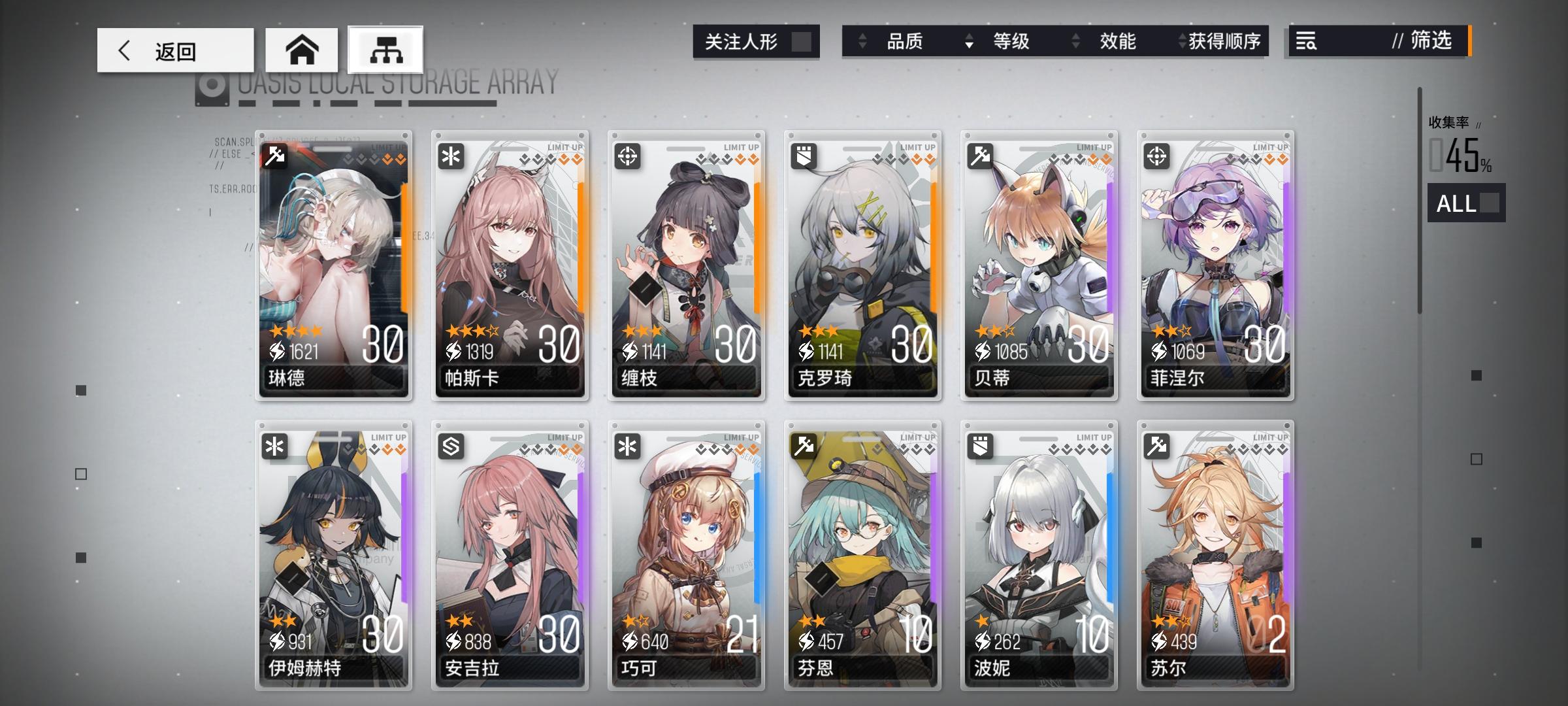Click the lightning energy icon on 贝蒂's card
Viewport: 1568px width, 706px height.
(981, 350)
